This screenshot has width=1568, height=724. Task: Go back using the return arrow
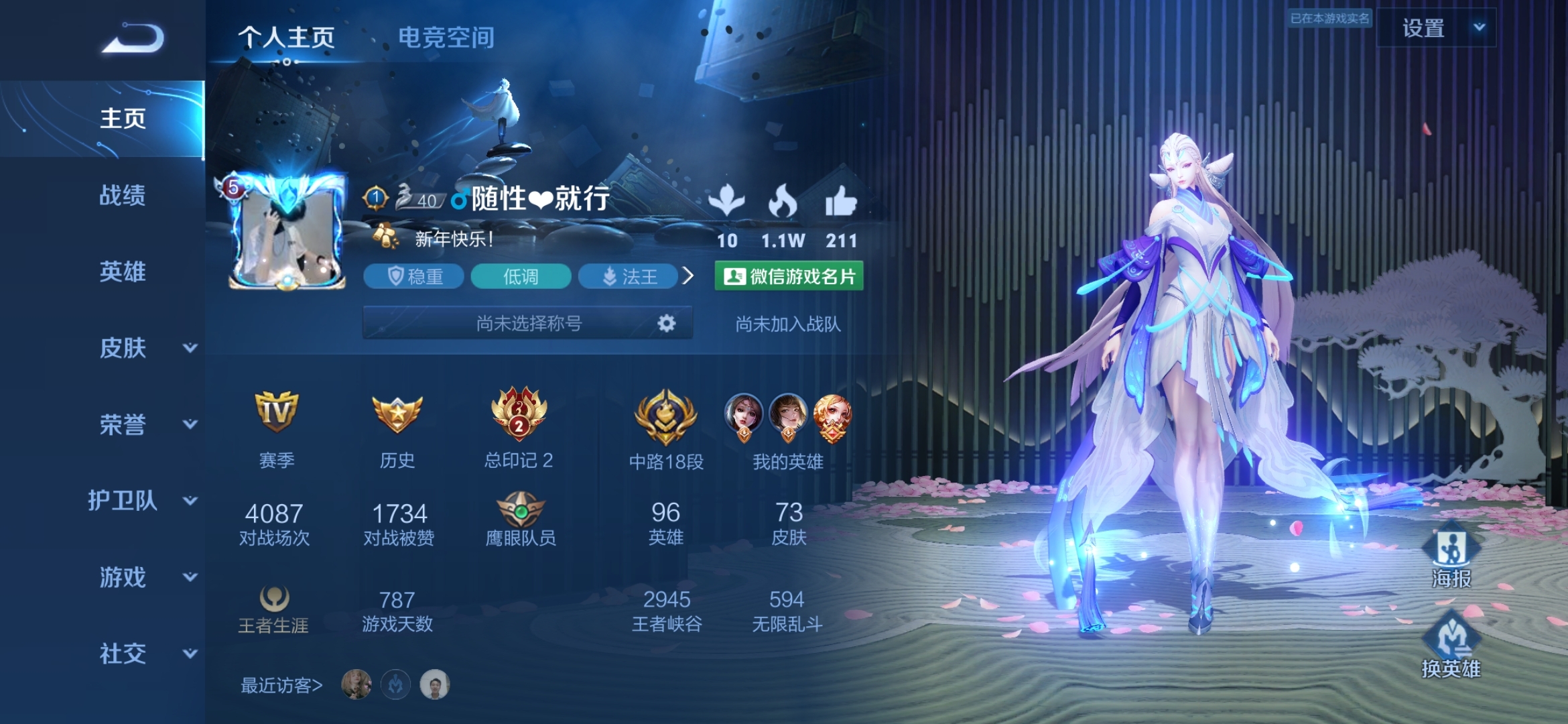coord(133,38)
